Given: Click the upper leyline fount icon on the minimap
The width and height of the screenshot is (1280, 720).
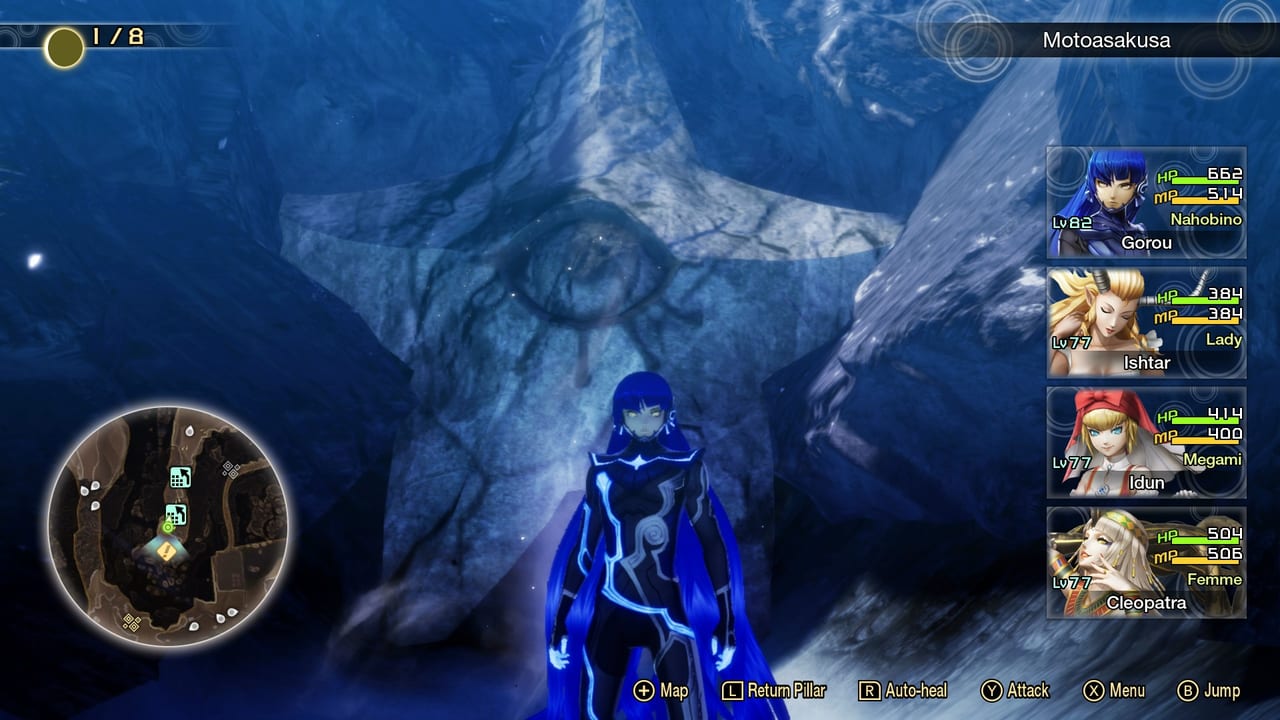Looking at the screenshot, I should [180, 478].
